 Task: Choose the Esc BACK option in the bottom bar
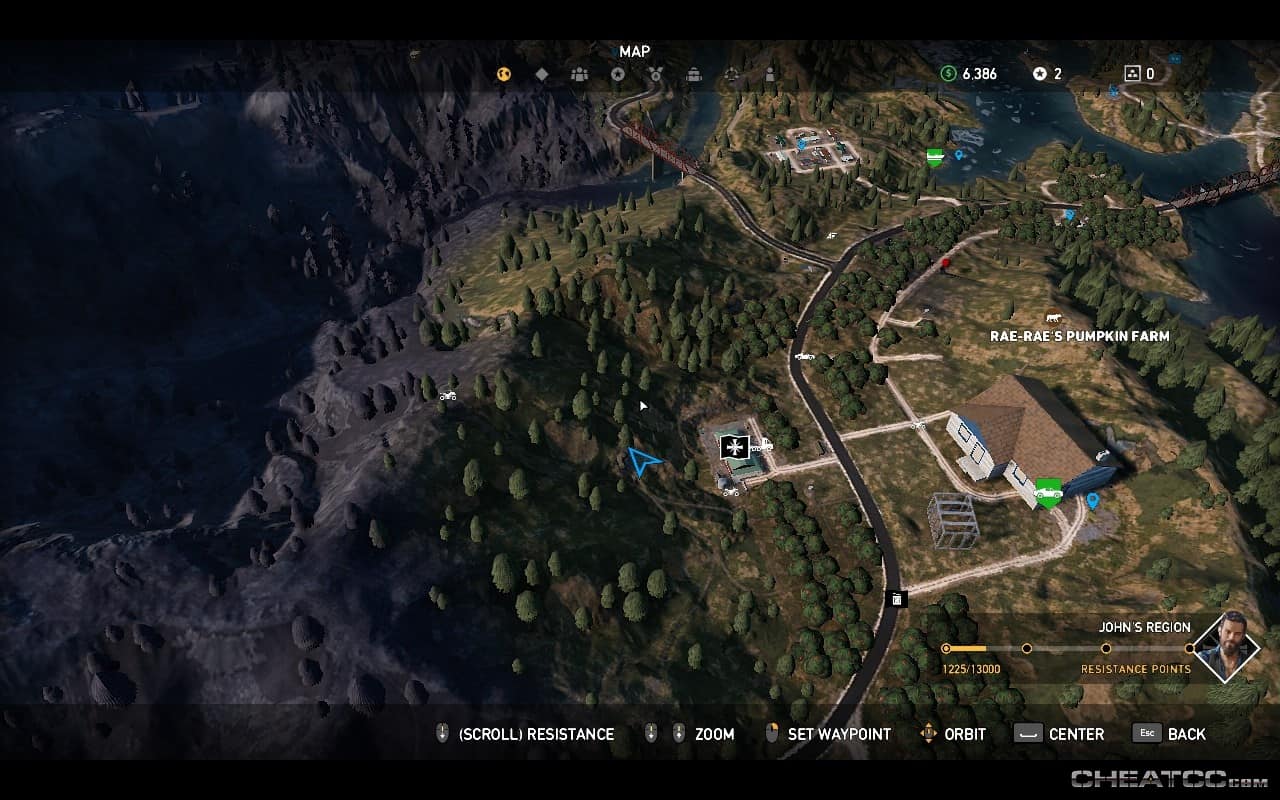(x=1170, y=734)
